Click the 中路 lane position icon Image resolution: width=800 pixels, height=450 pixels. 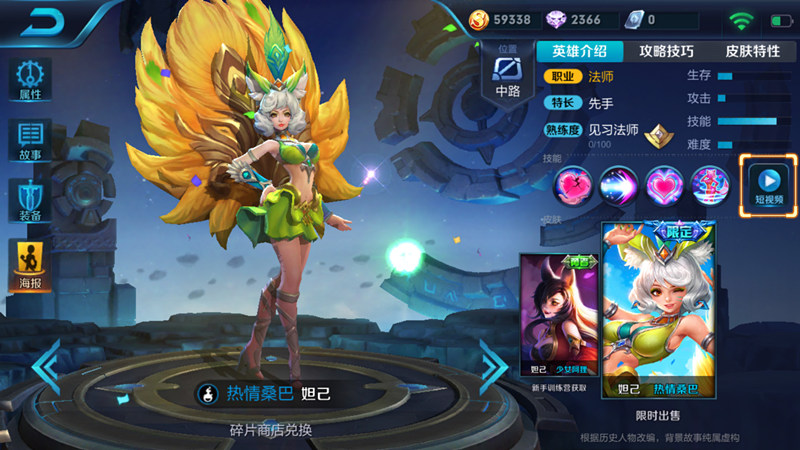tap(508, 70)
